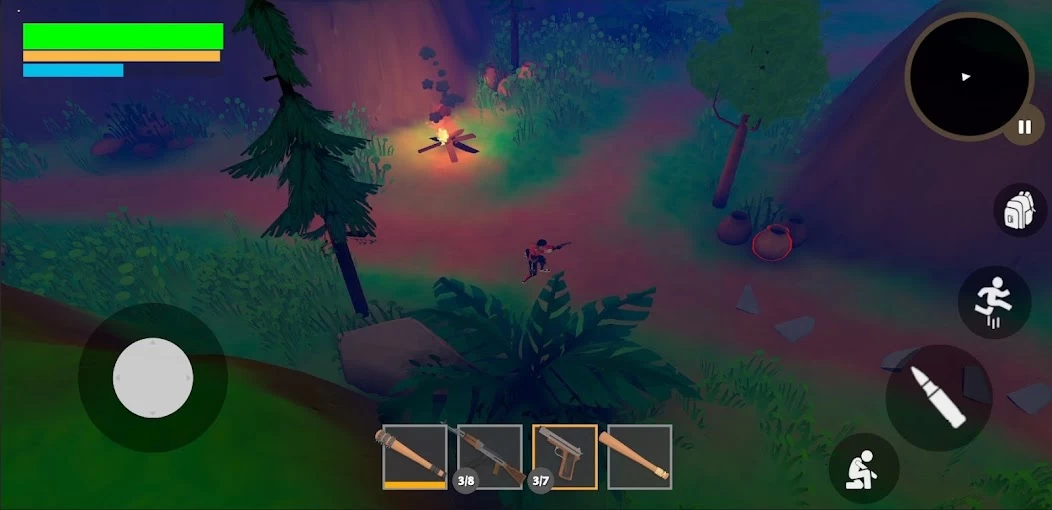Switch to the plain wooden baseball bat
This screenshot has height=510, width=1052.
click(640, 457)
